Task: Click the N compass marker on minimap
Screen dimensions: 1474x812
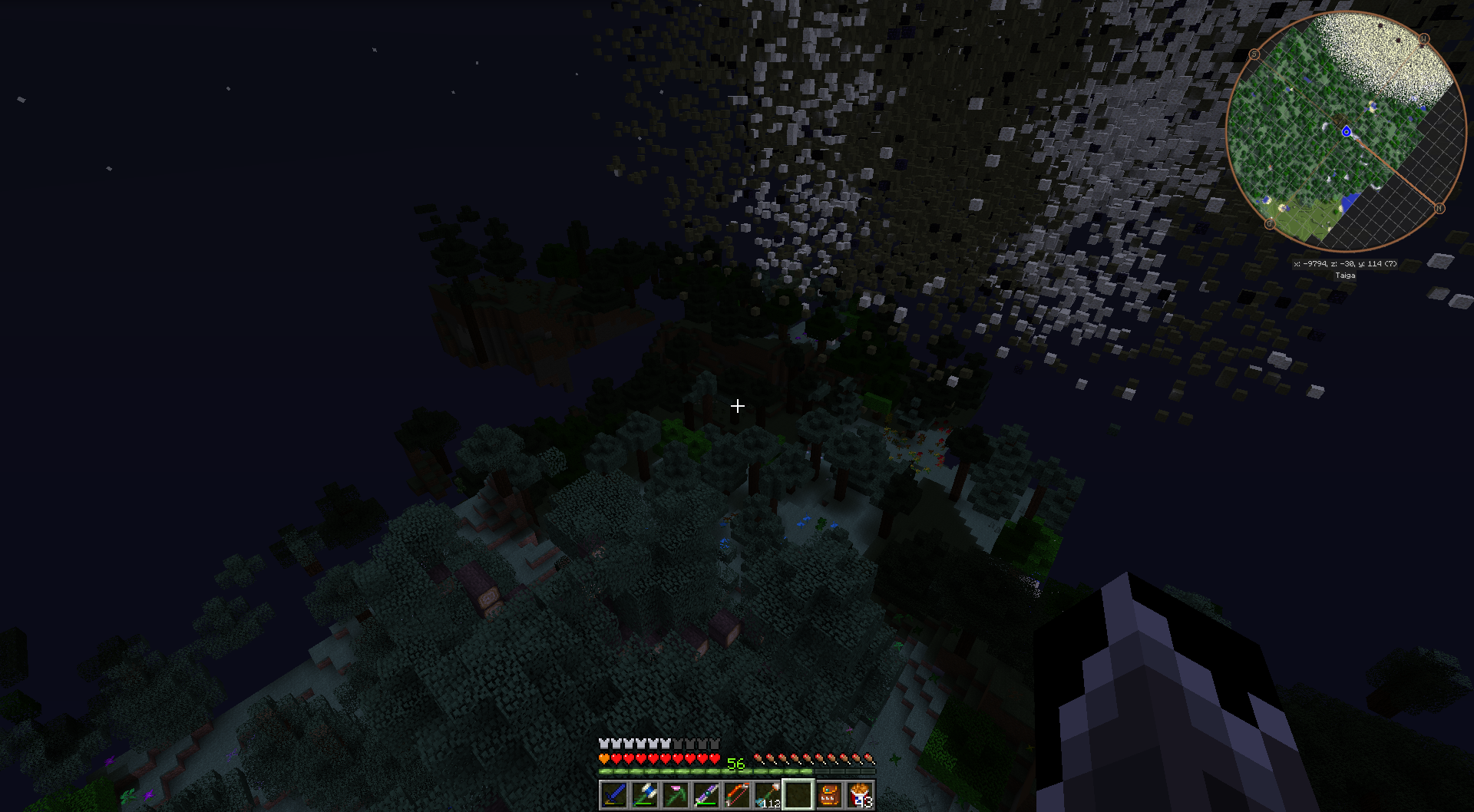Action: coord(1439,208)
